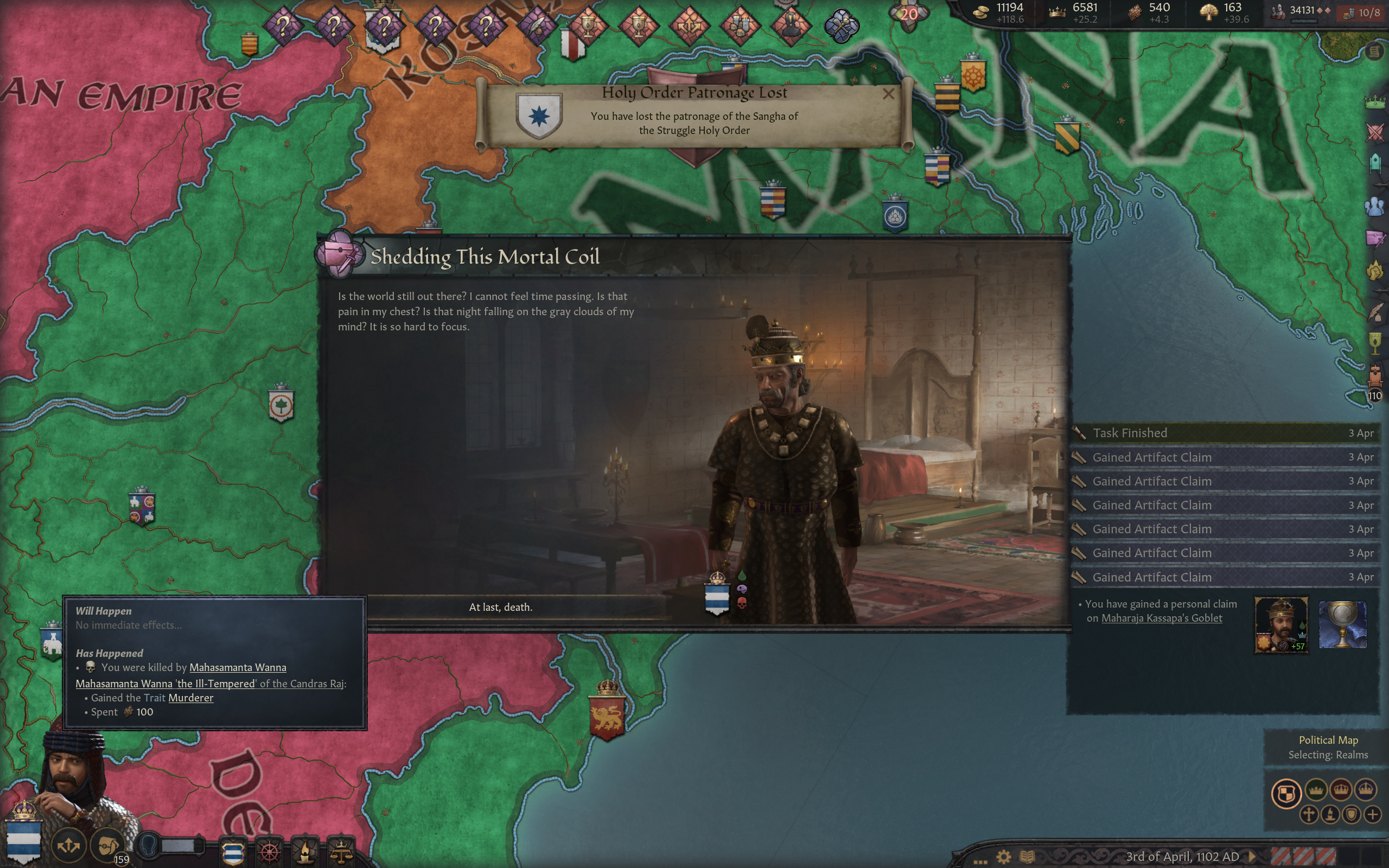Open the Court panel with blue figures
Viewport: 1389px width, 868px height.
click(1375, 206)
